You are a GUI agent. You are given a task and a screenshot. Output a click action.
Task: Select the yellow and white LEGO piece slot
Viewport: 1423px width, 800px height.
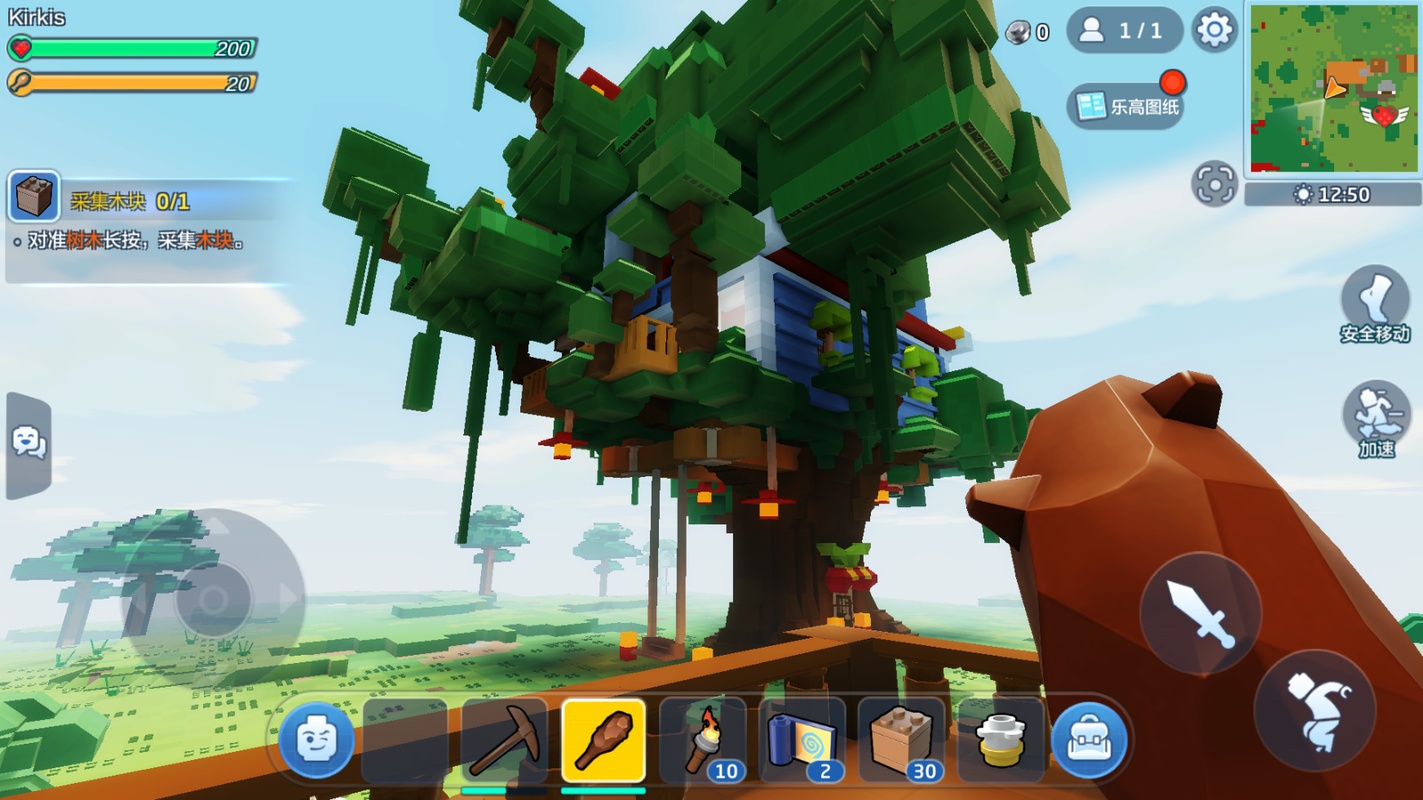pyautogui.click(x=1000, y=741)
